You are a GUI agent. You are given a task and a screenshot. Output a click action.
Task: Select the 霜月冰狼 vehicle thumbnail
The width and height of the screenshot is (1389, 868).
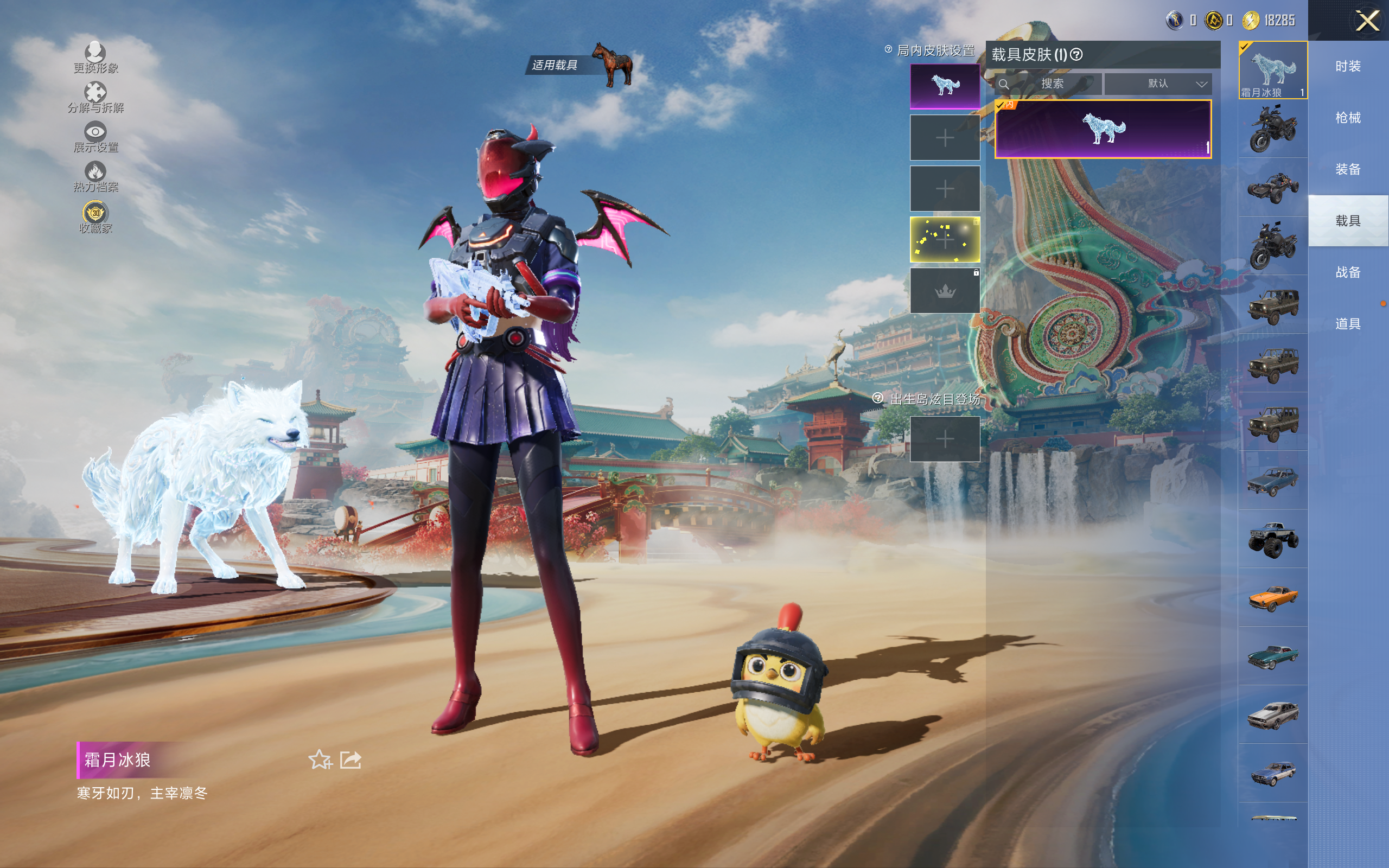tap(1272, 70)
